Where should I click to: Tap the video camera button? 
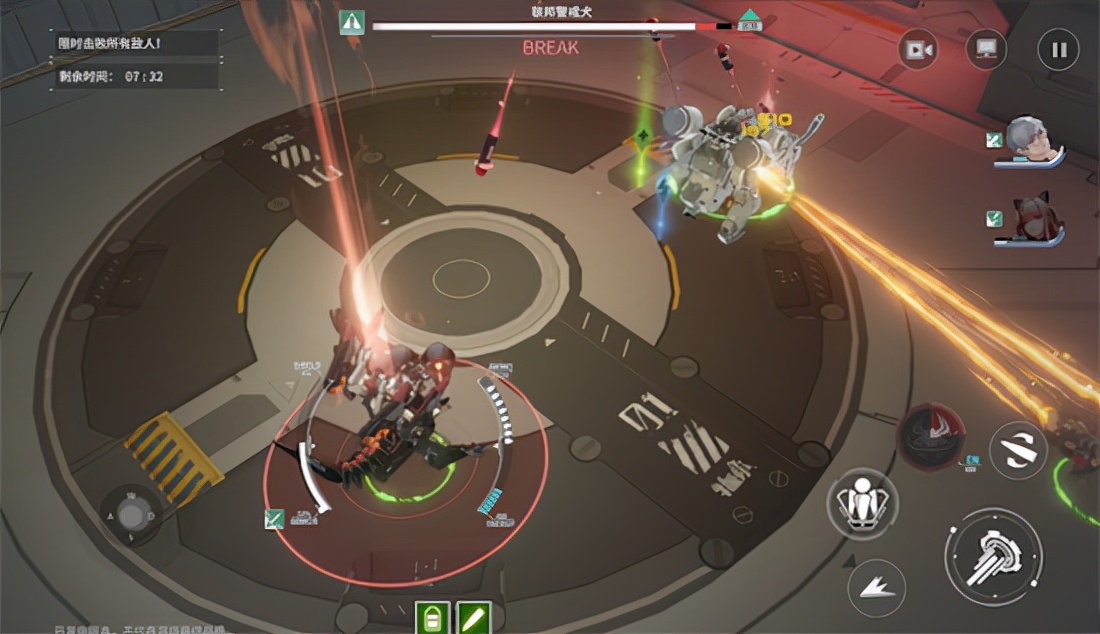918,50
